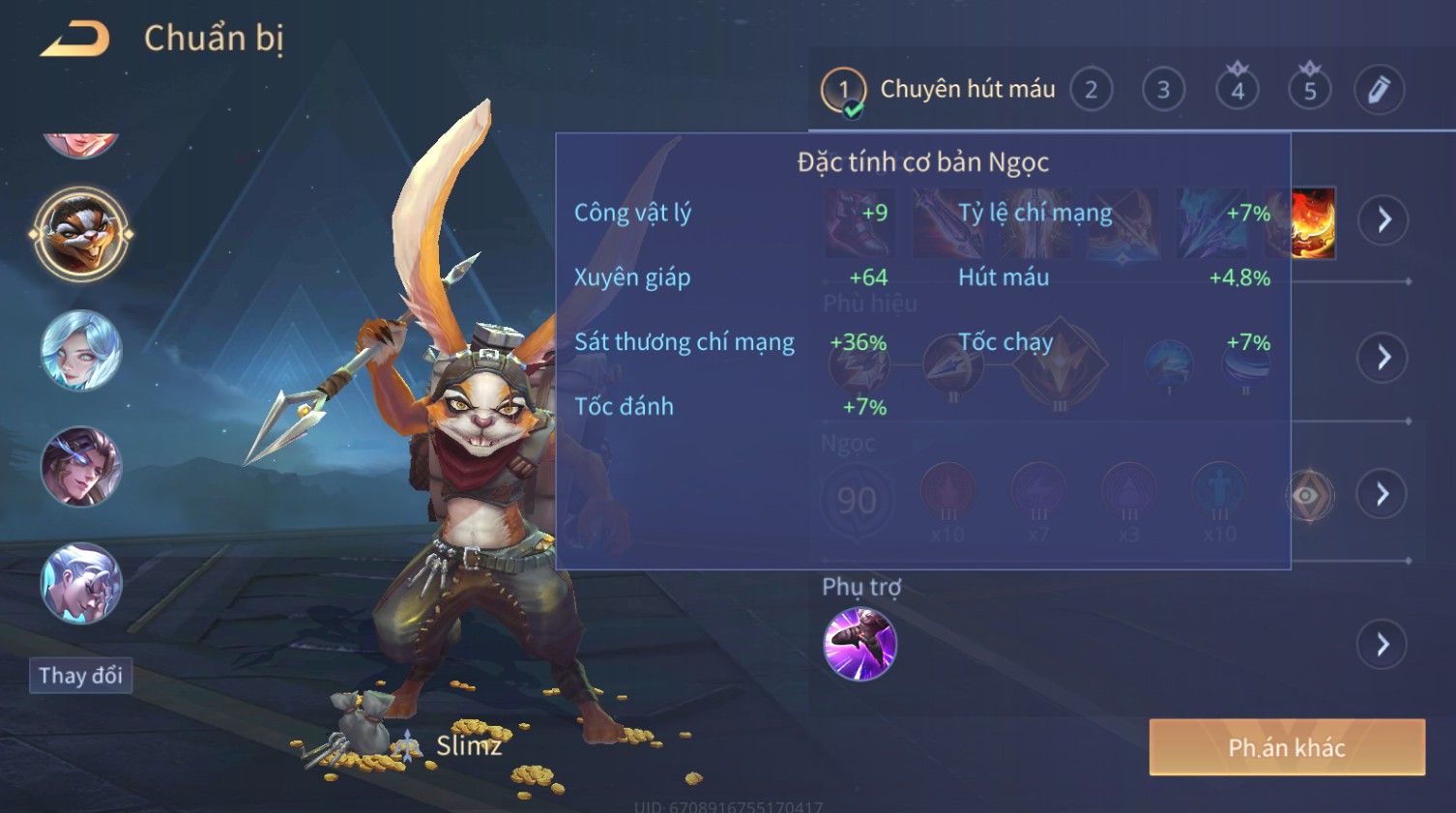
Task: Toggle the rune stats eye icon
Action: tap(1308, 496)
